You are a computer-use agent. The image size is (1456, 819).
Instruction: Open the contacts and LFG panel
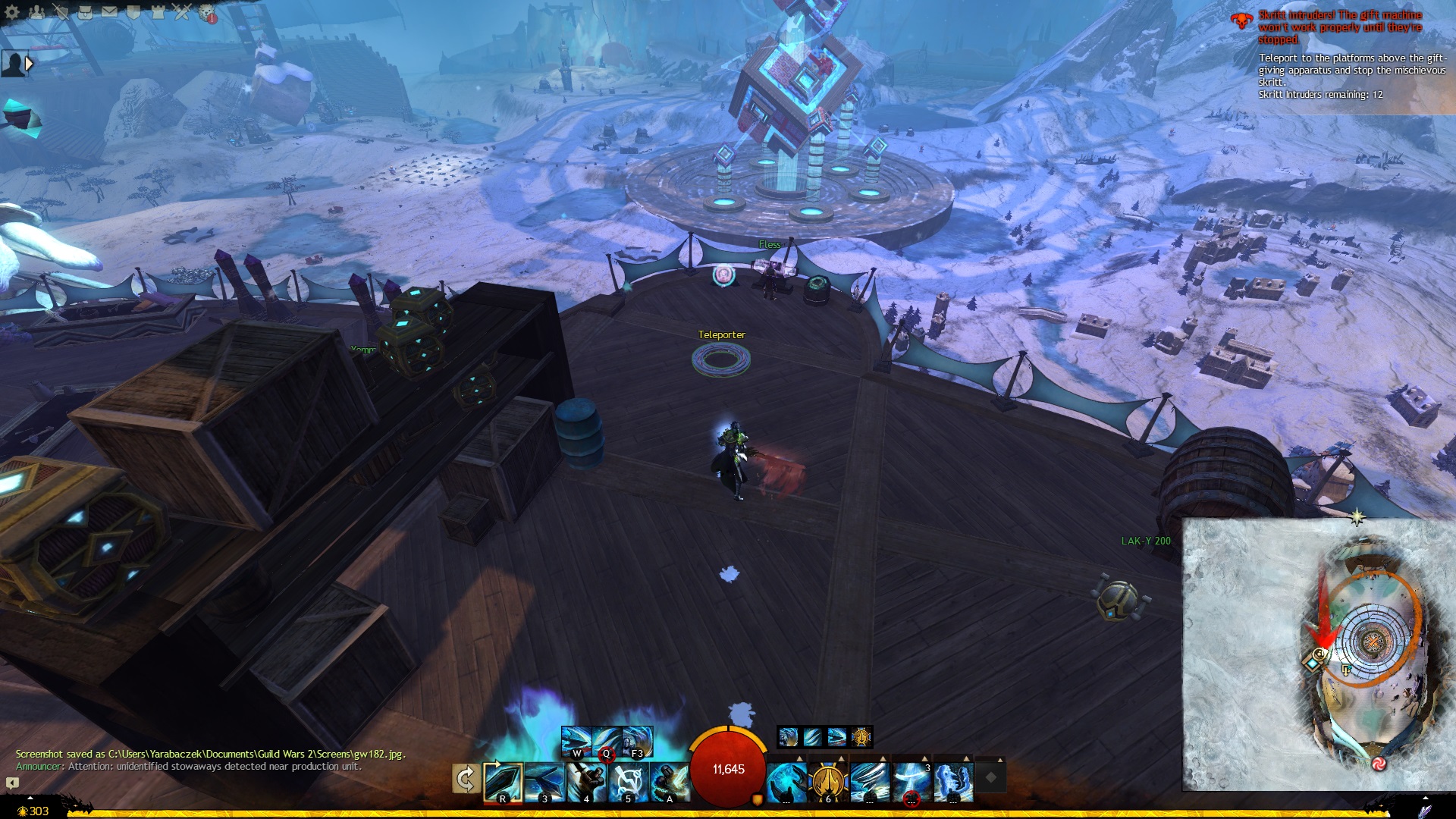[36, 12]
